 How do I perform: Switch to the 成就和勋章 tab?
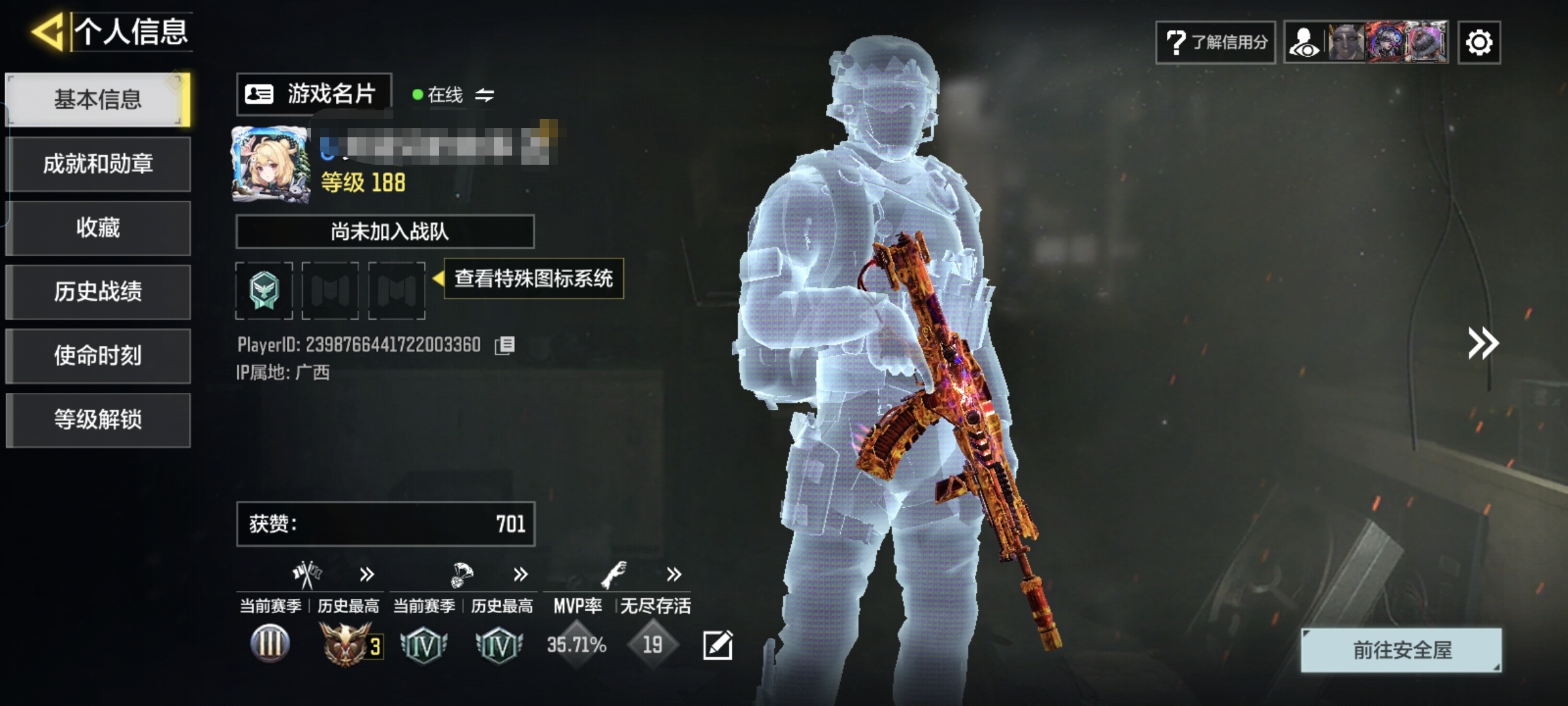[x=98, y=163]
